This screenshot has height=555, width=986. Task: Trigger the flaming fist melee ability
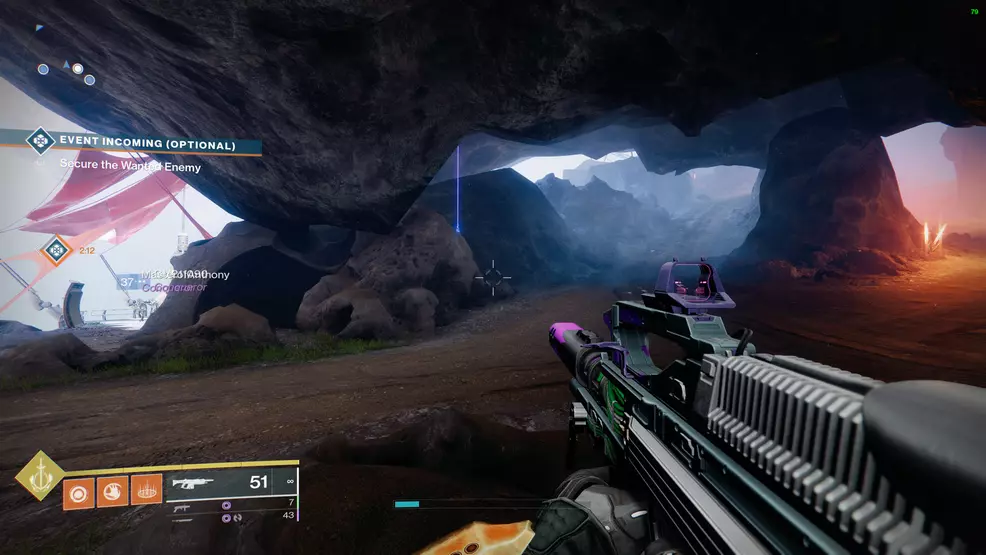click(x=112, y=492)
